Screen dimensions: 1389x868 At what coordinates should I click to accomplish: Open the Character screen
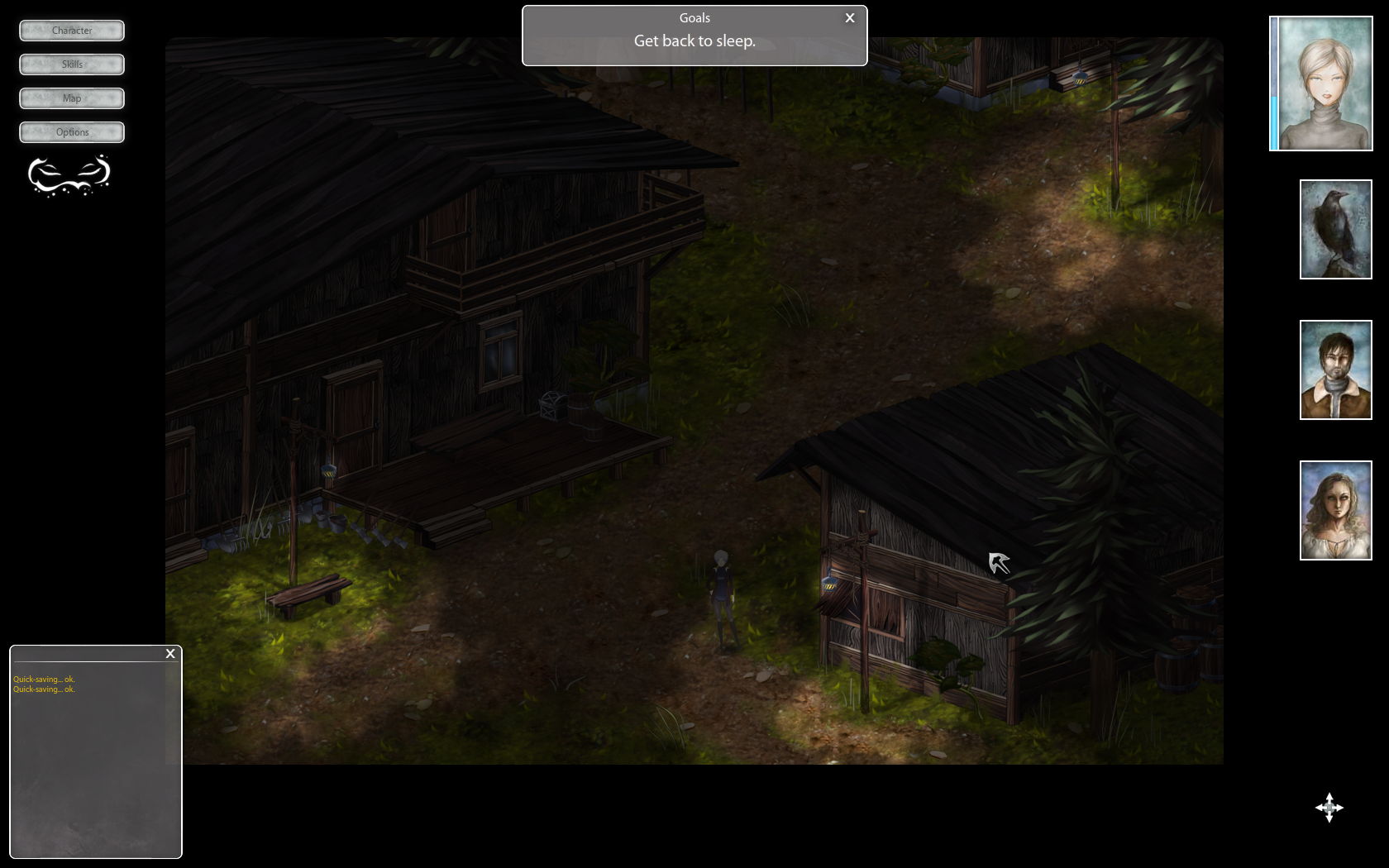tap(71, 31)
